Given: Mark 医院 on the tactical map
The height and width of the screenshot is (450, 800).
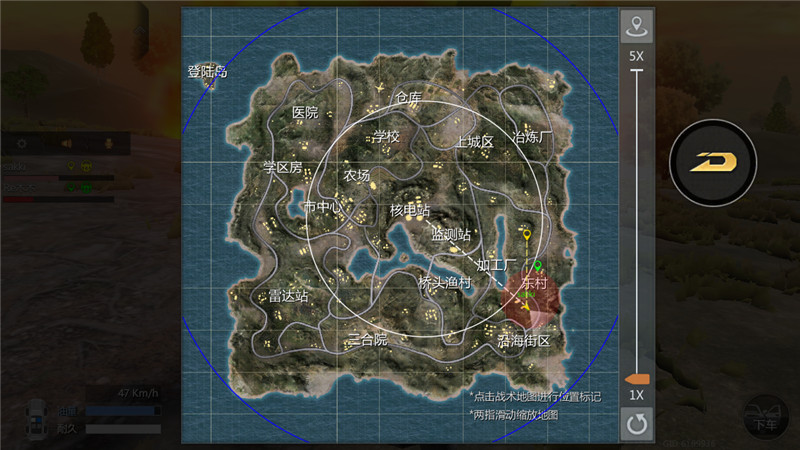Looking at the screenshot, I should click(305, 112).
